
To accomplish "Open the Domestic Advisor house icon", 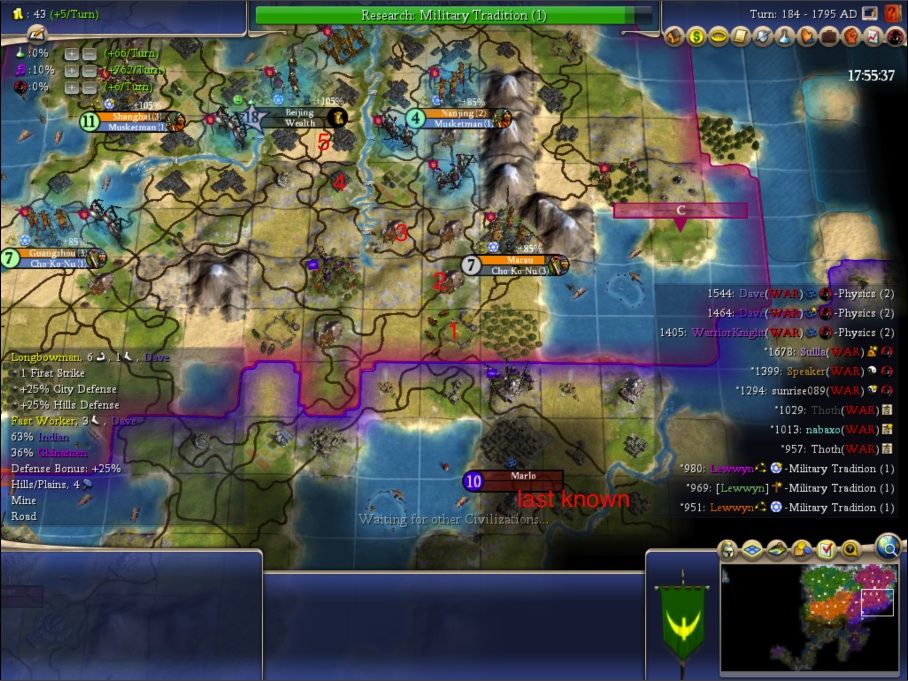I will pyautogui.click(x=676, y=37).
